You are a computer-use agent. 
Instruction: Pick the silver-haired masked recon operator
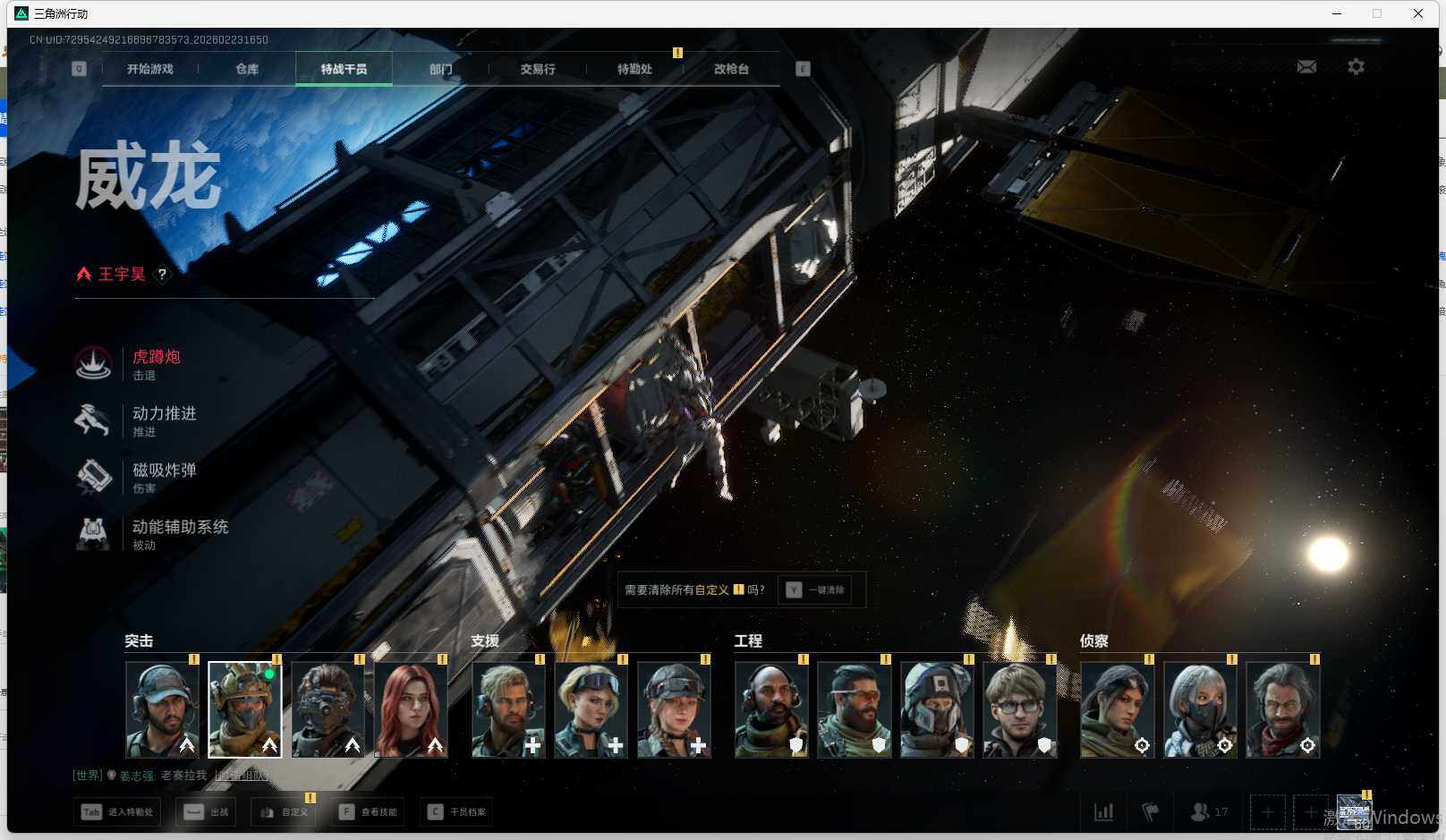1200,709
